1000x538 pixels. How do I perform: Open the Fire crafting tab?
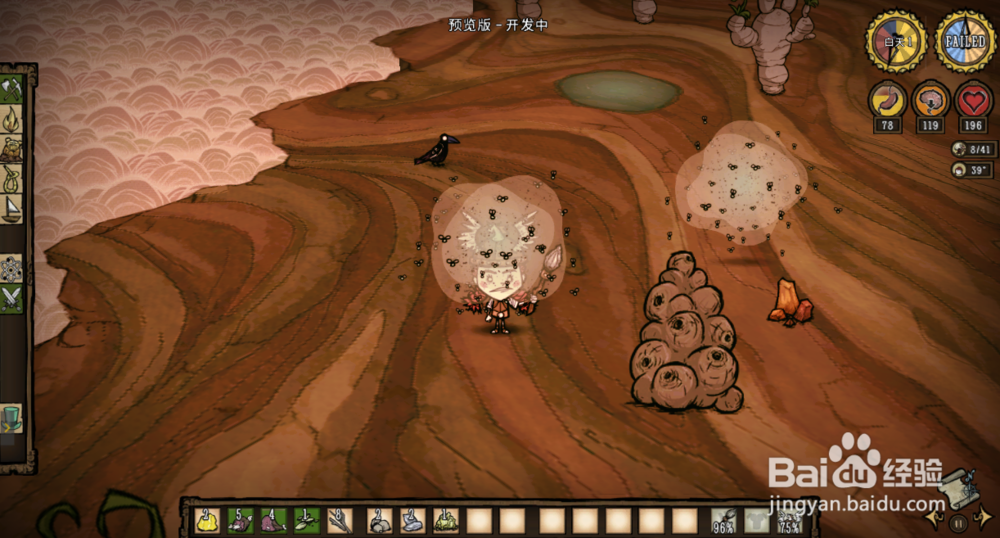click(x=13, y=120)
